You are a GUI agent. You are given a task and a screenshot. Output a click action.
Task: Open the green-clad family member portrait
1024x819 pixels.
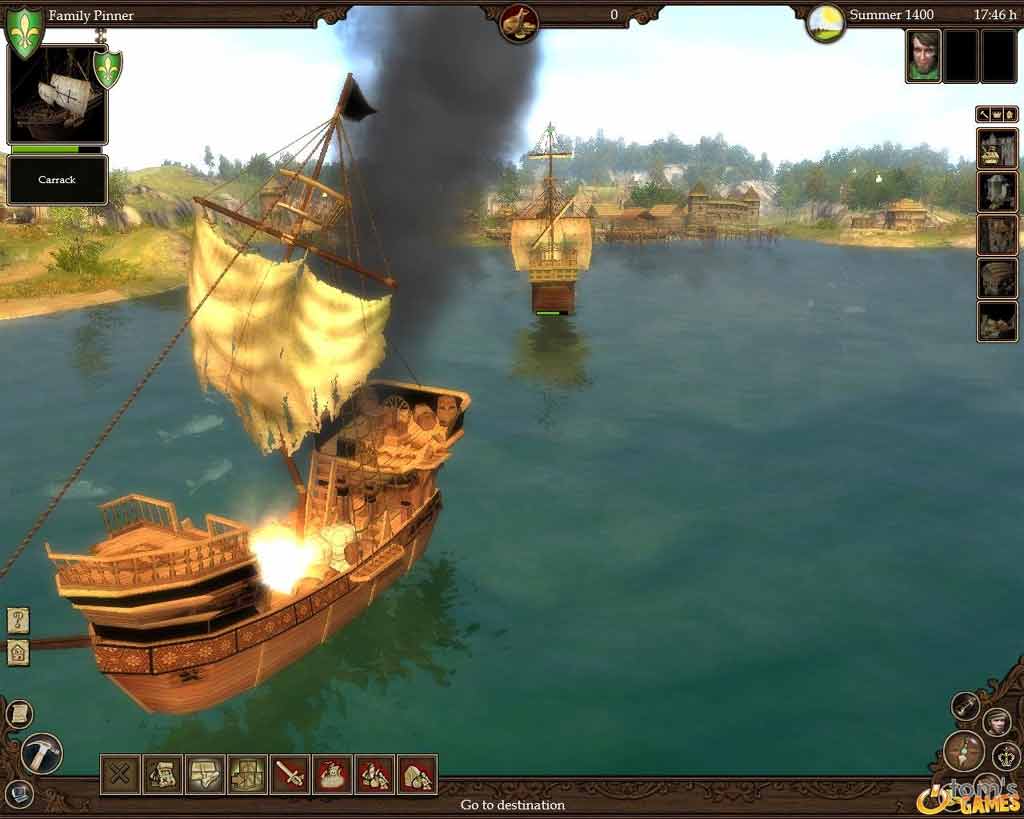[923, 55]
